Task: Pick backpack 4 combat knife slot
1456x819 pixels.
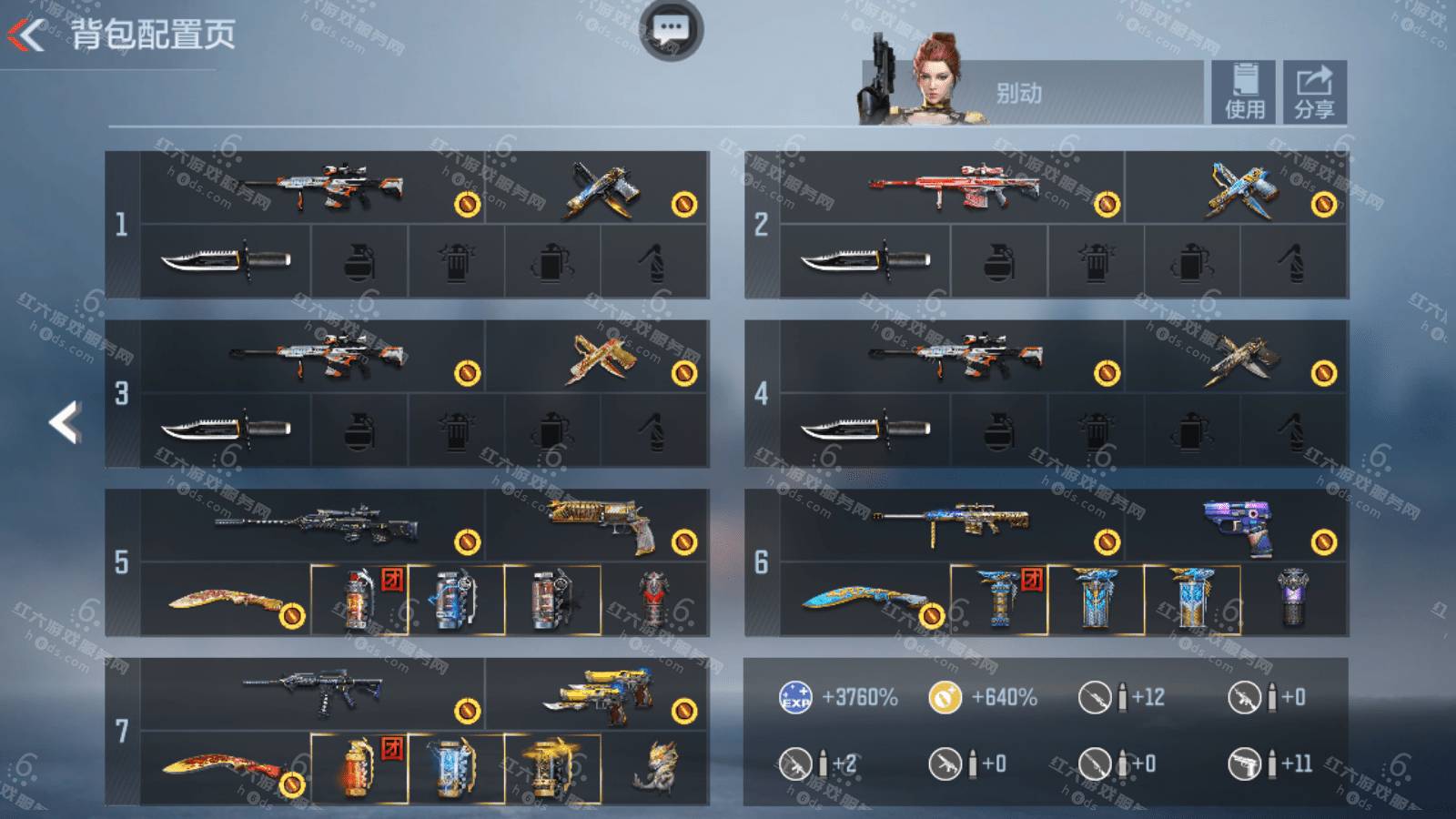Action: point(864,430)
